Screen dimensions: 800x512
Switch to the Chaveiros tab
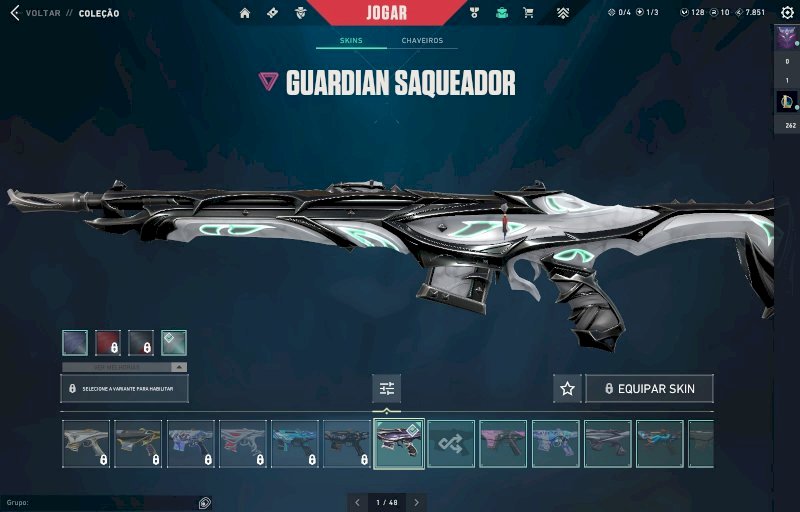[422, 41]
